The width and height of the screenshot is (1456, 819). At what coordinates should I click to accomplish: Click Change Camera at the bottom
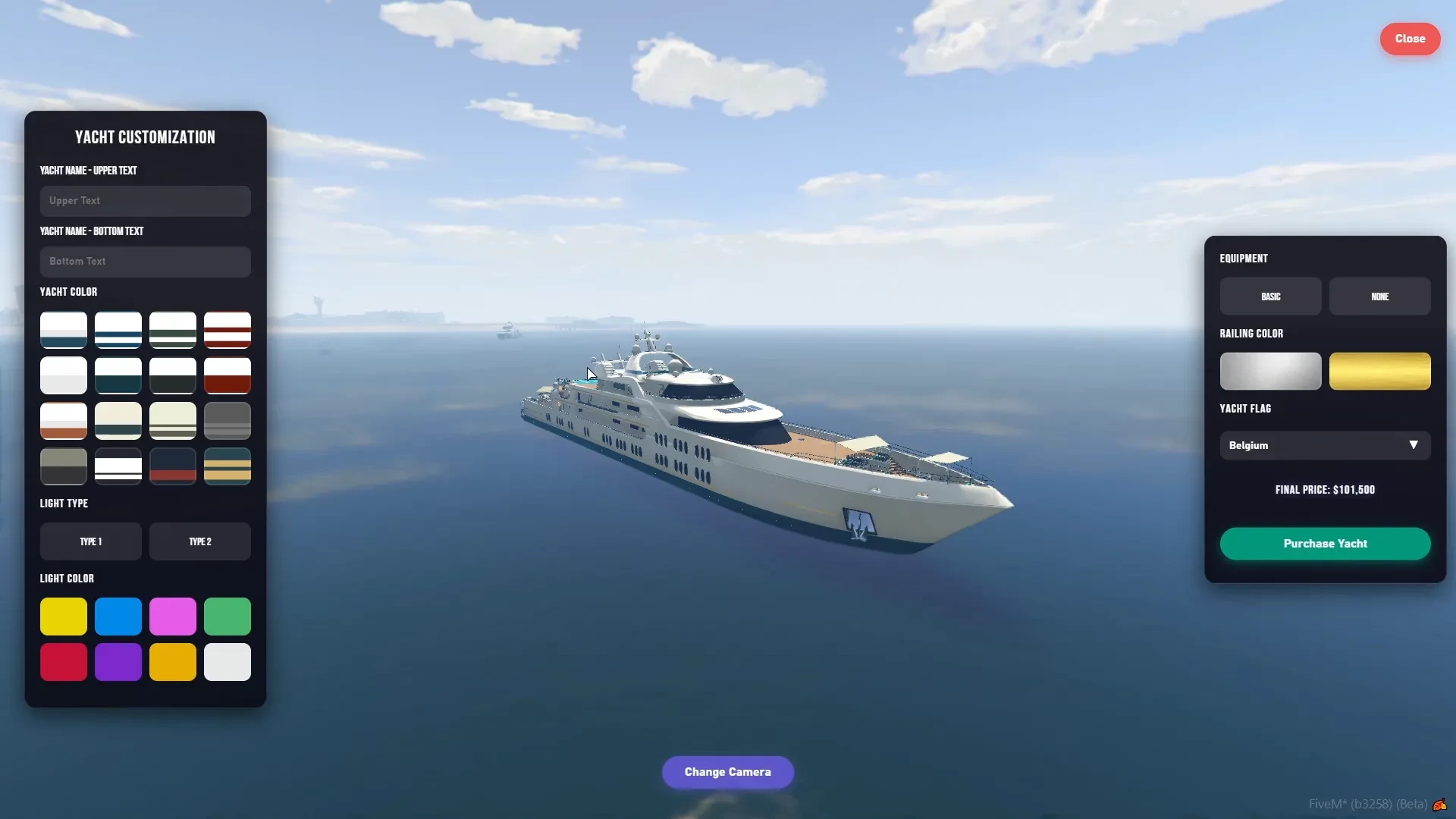click(x=727, y=772)
